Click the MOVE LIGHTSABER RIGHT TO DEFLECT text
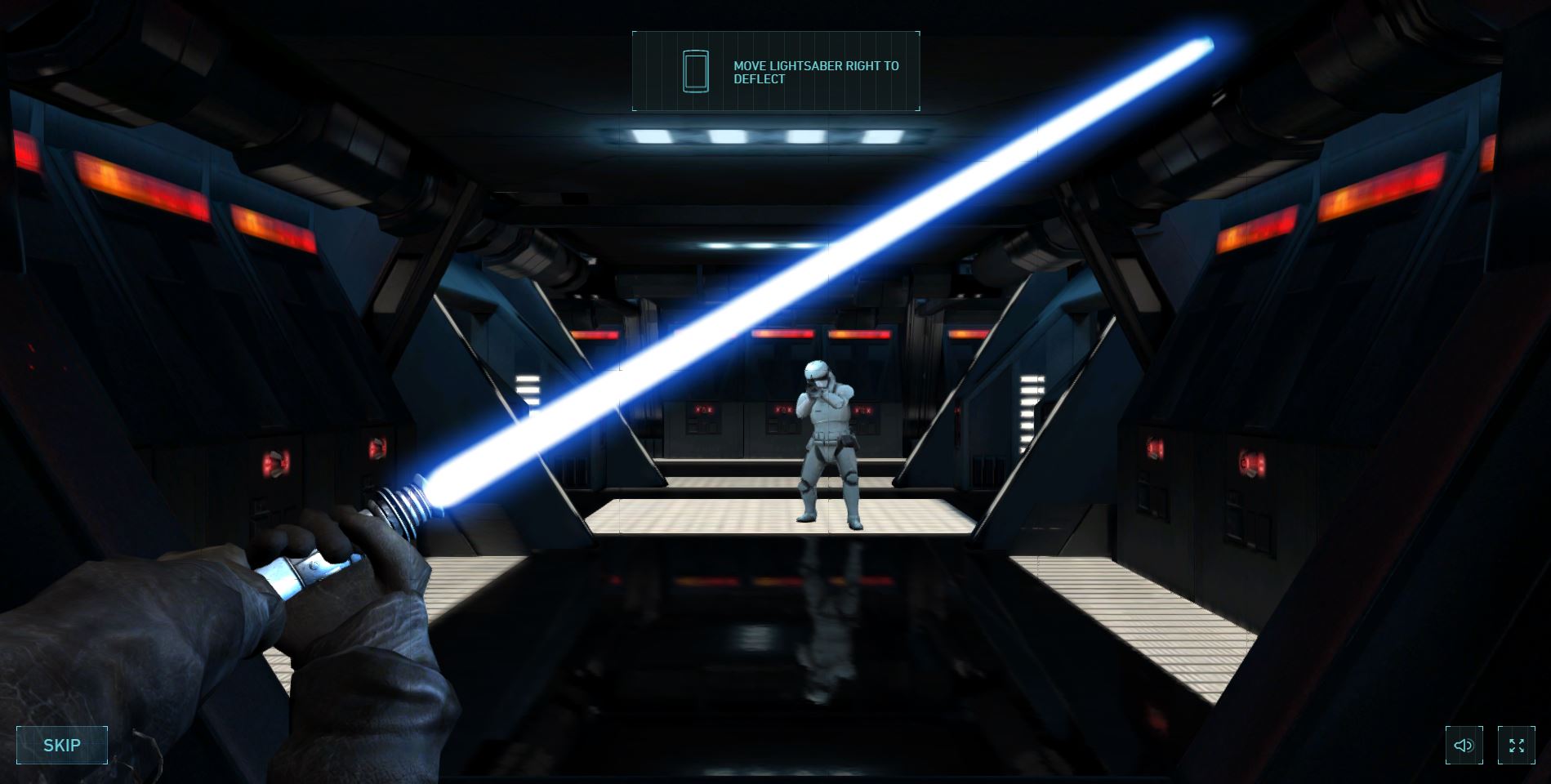Viewport: 1551px width, 784px height. click(816, 73)
